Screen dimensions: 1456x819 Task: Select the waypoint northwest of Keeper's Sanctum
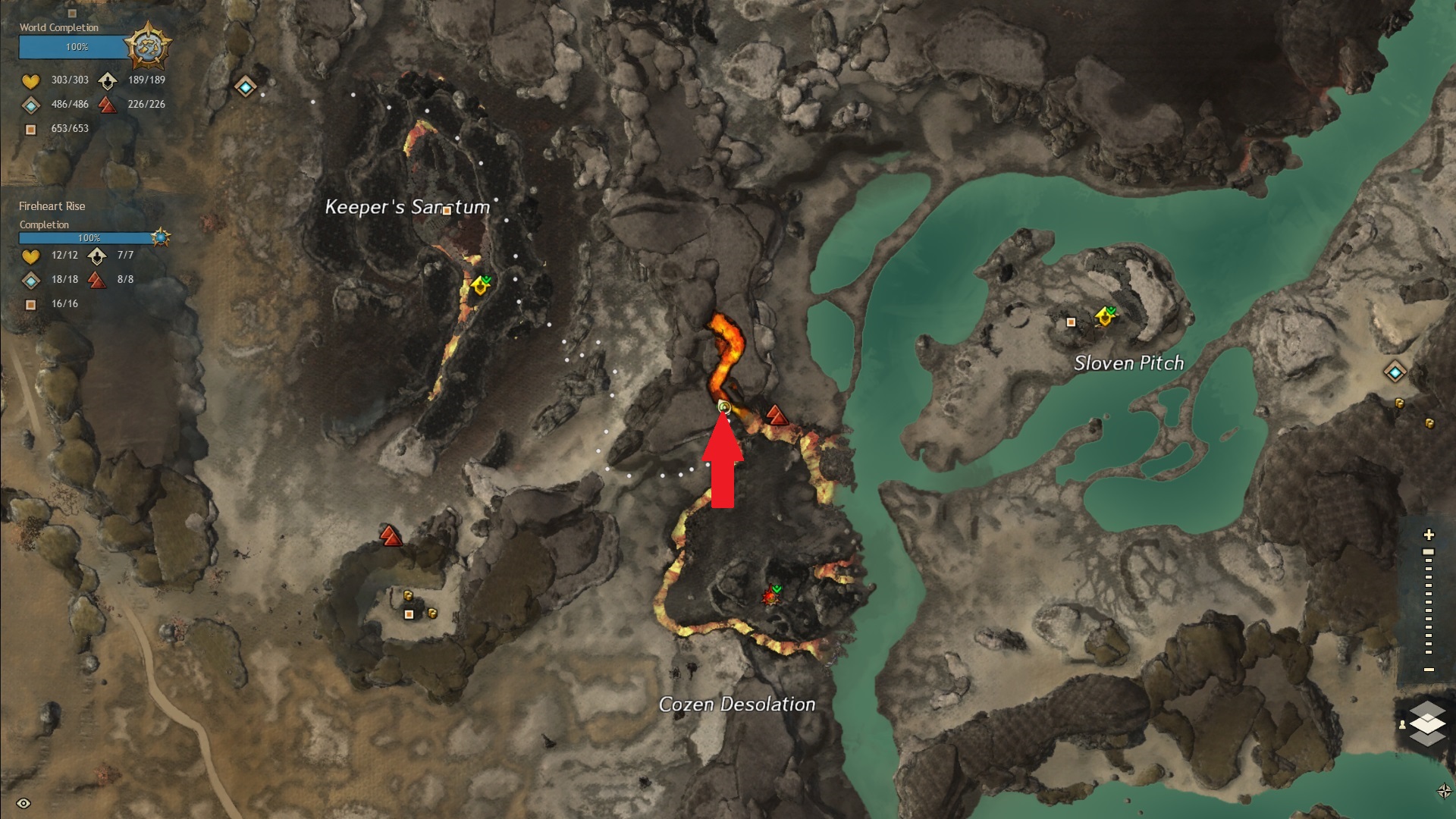[x=245, y=87]
